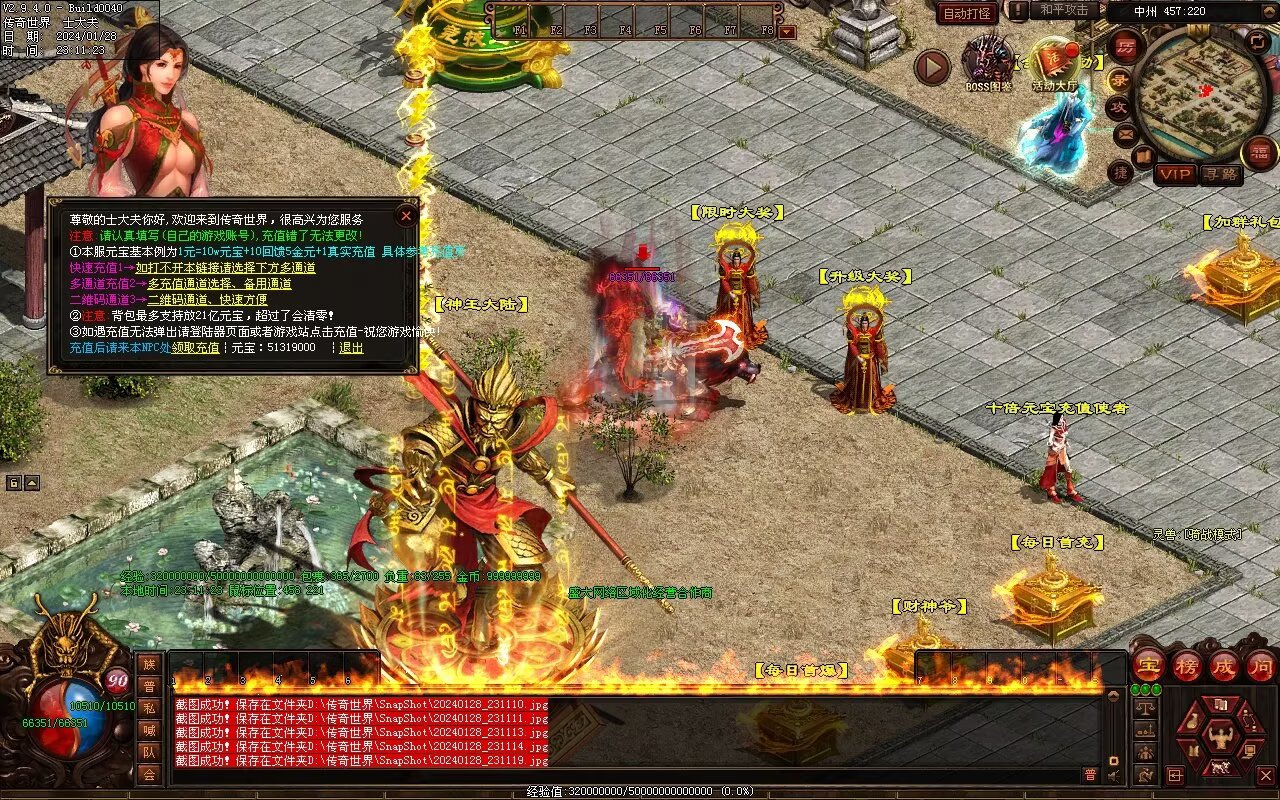Expand the play arrow round button

(x=932, y=67)
